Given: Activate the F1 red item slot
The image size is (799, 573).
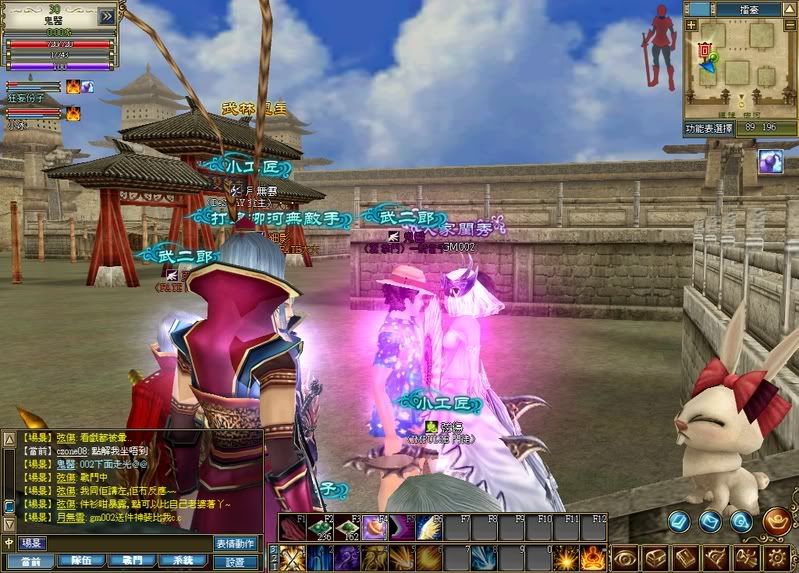Looking at the screenshot, I should 292,527.
